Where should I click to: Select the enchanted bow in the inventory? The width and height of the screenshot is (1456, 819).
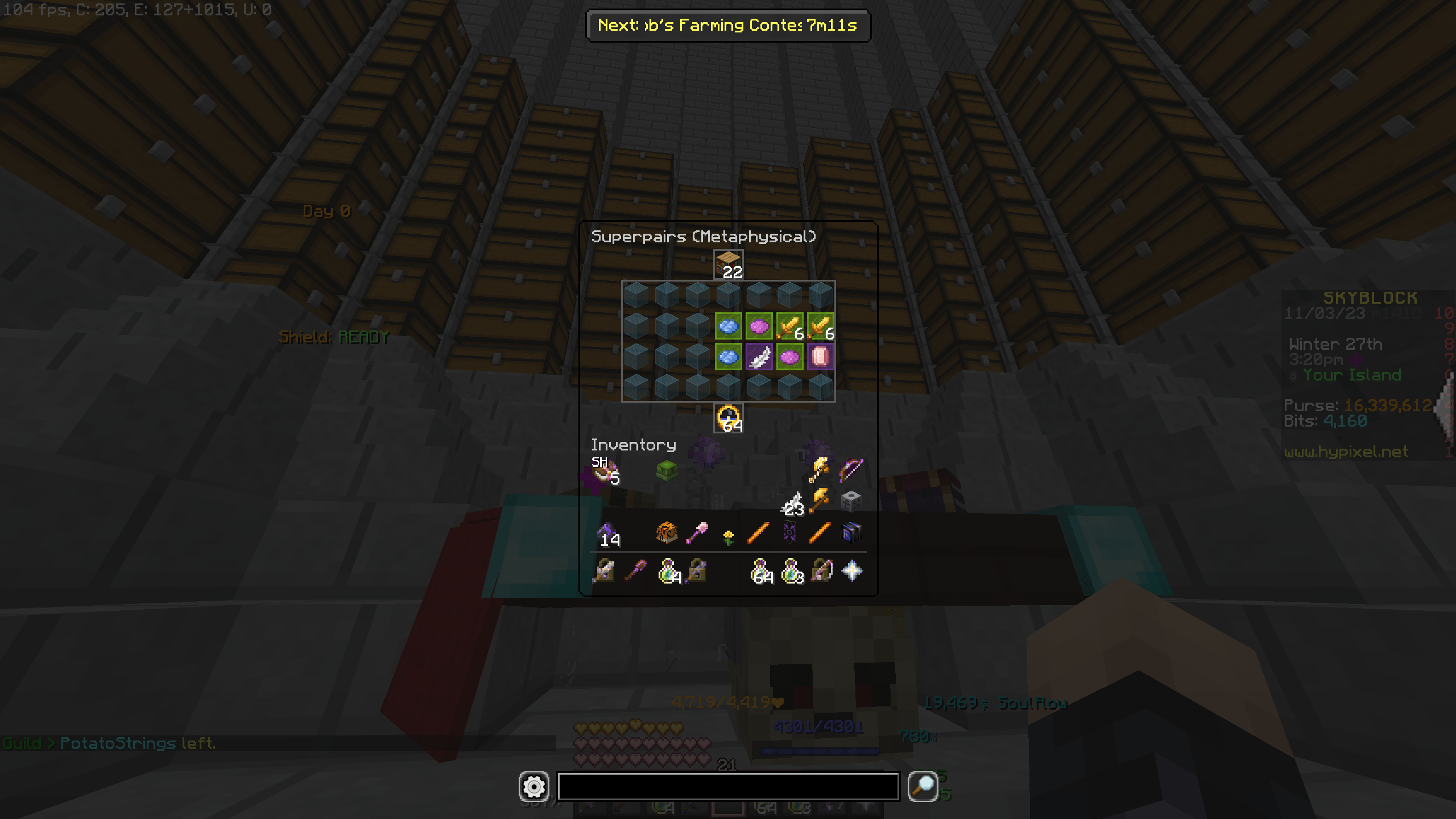pyautogui.click(x=851, y=470)
